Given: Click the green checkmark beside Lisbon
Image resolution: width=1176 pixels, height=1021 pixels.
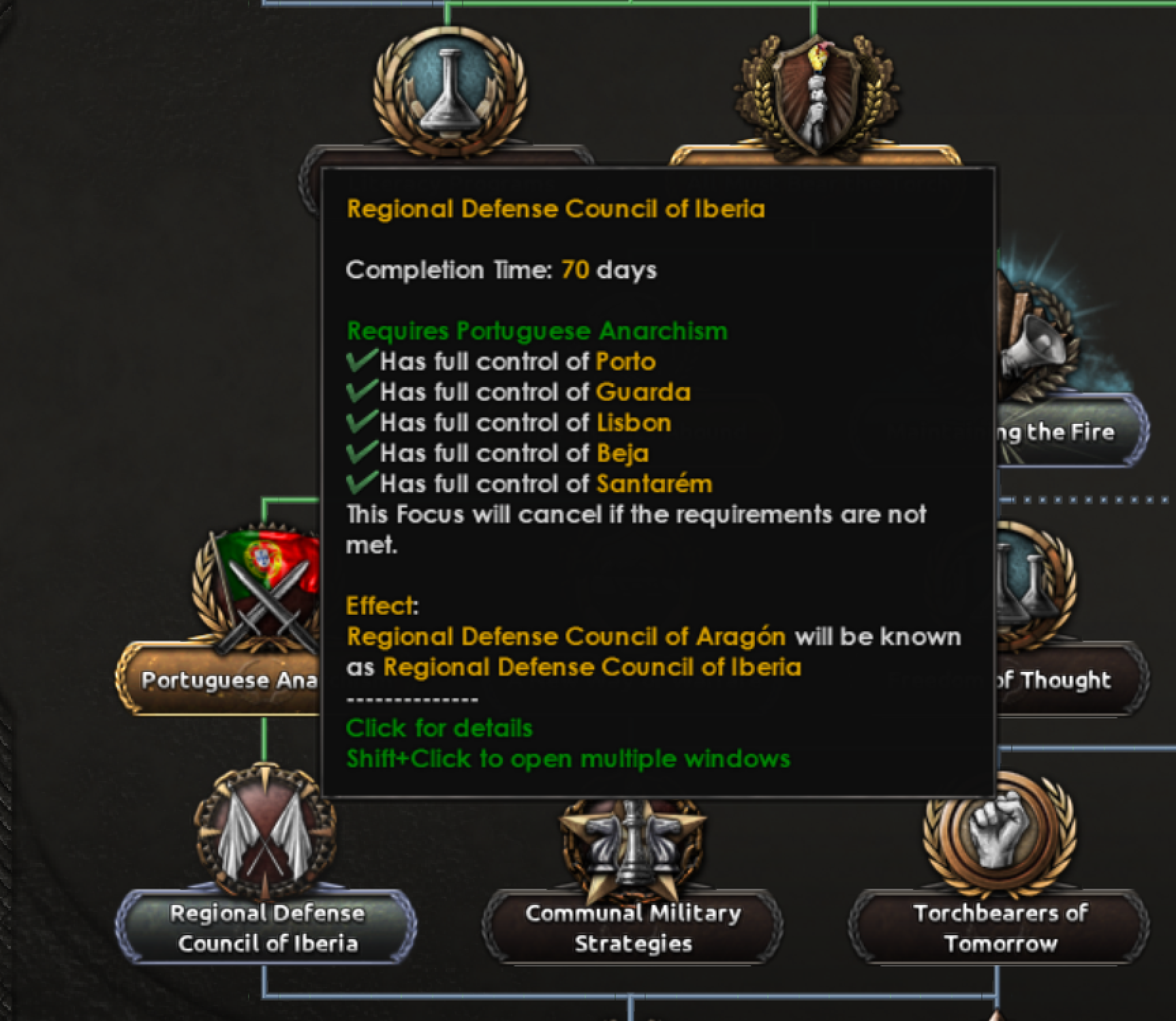Looking at the screenshot, I should 361,422.
